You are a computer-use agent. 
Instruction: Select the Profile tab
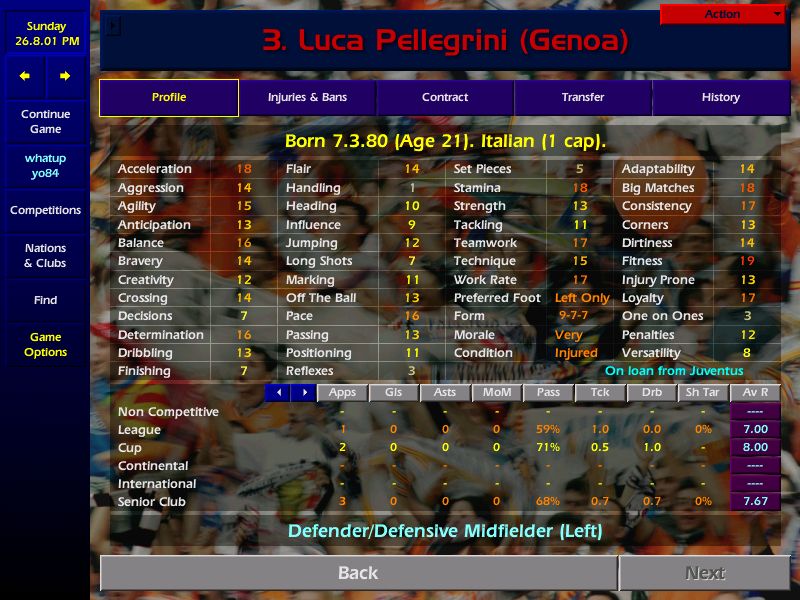pos(169,98)
